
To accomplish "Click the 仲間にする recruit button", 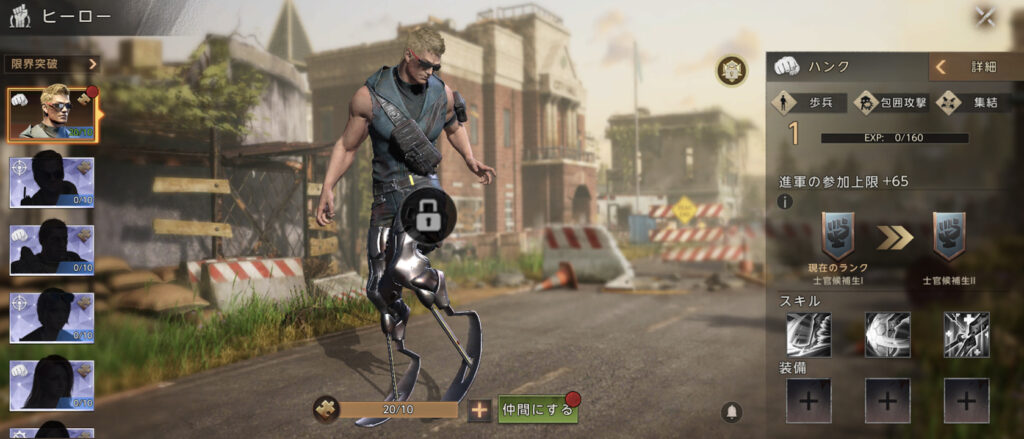I will point(538,408).
